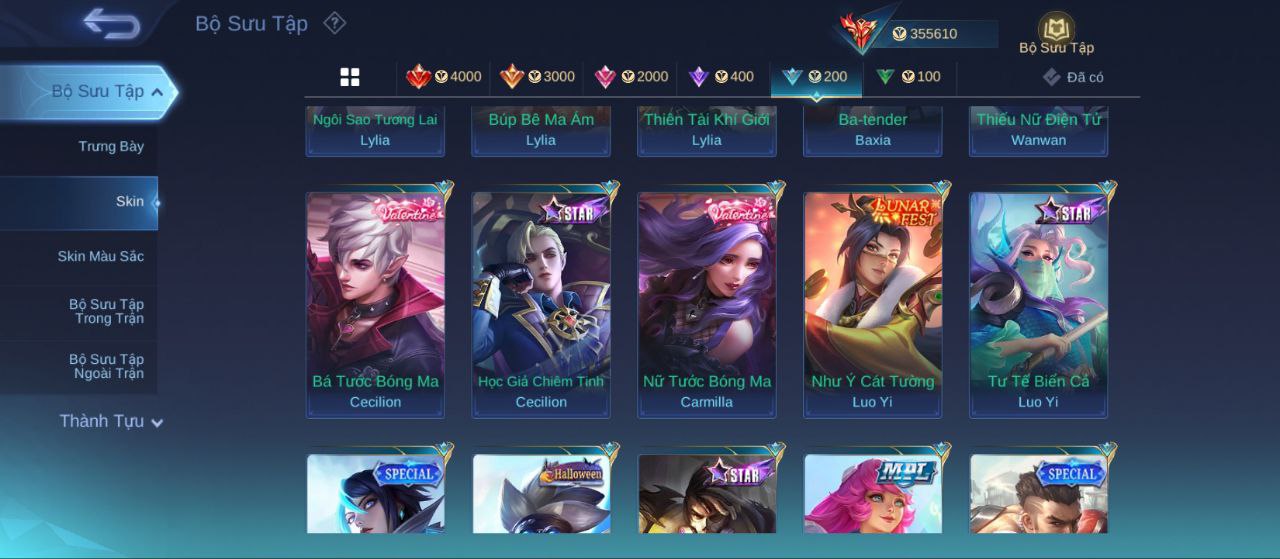Select the 2000 points tier tab
Viewport: 1280px width, 559px height.
coord(630,77)
